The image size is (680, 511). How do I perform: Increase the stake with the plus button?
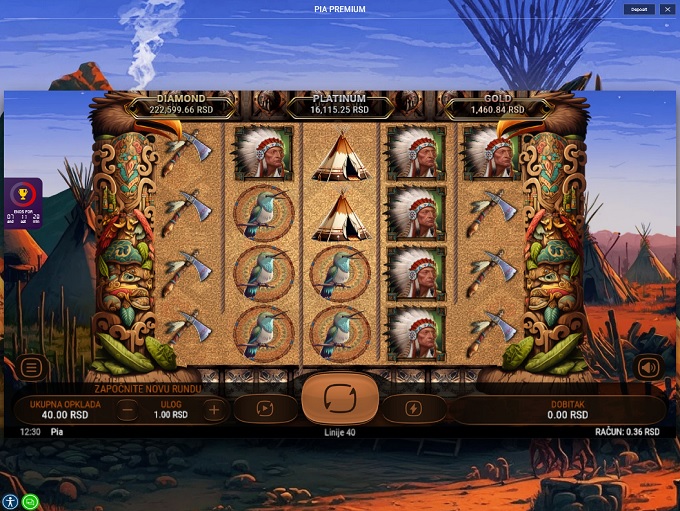[214, 408]
